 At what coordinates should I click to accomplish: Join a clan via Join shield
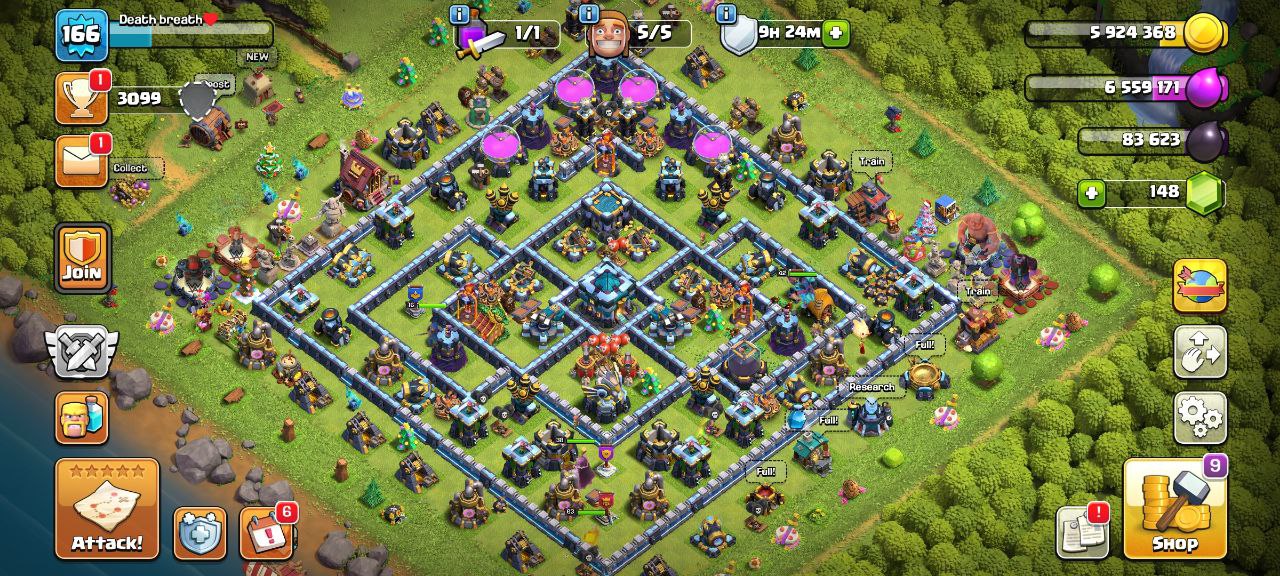pyautogui.click(x=82, y=258)
